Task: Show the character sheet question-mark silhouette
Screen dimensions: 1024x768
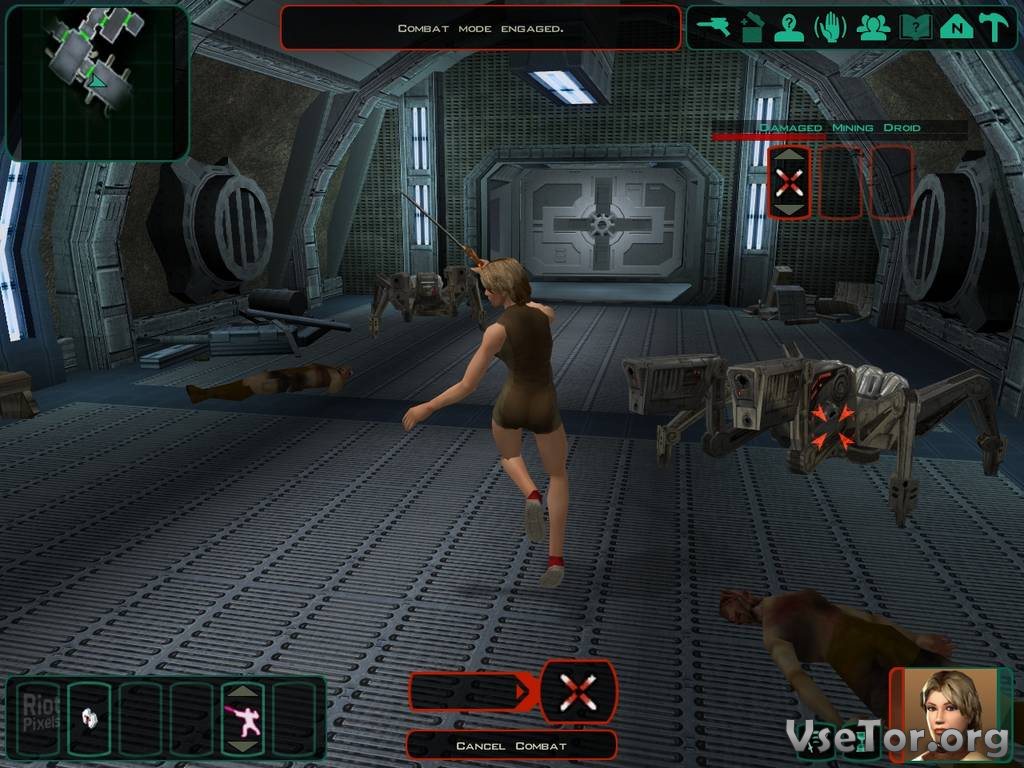Action: click(x=791, y=27)
